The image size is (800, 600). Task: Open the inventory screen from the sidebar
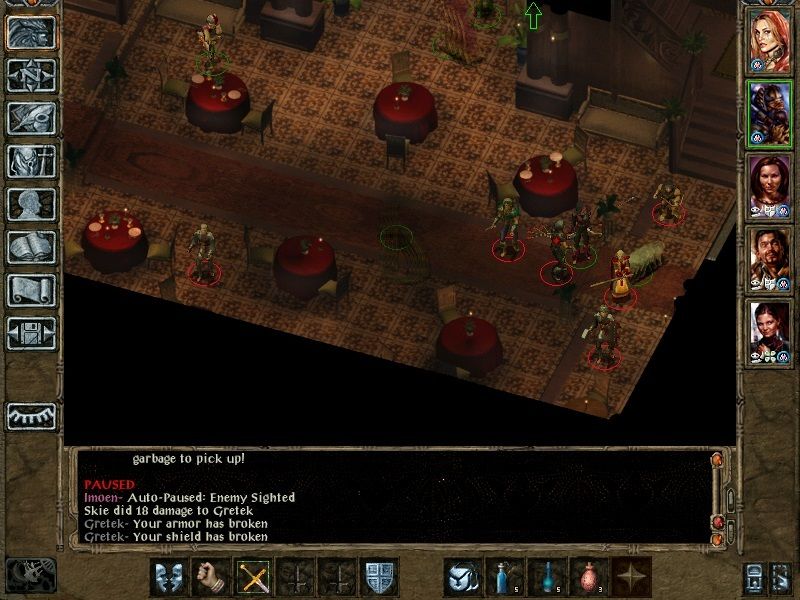pyautogui.click(x=31, y=160)
